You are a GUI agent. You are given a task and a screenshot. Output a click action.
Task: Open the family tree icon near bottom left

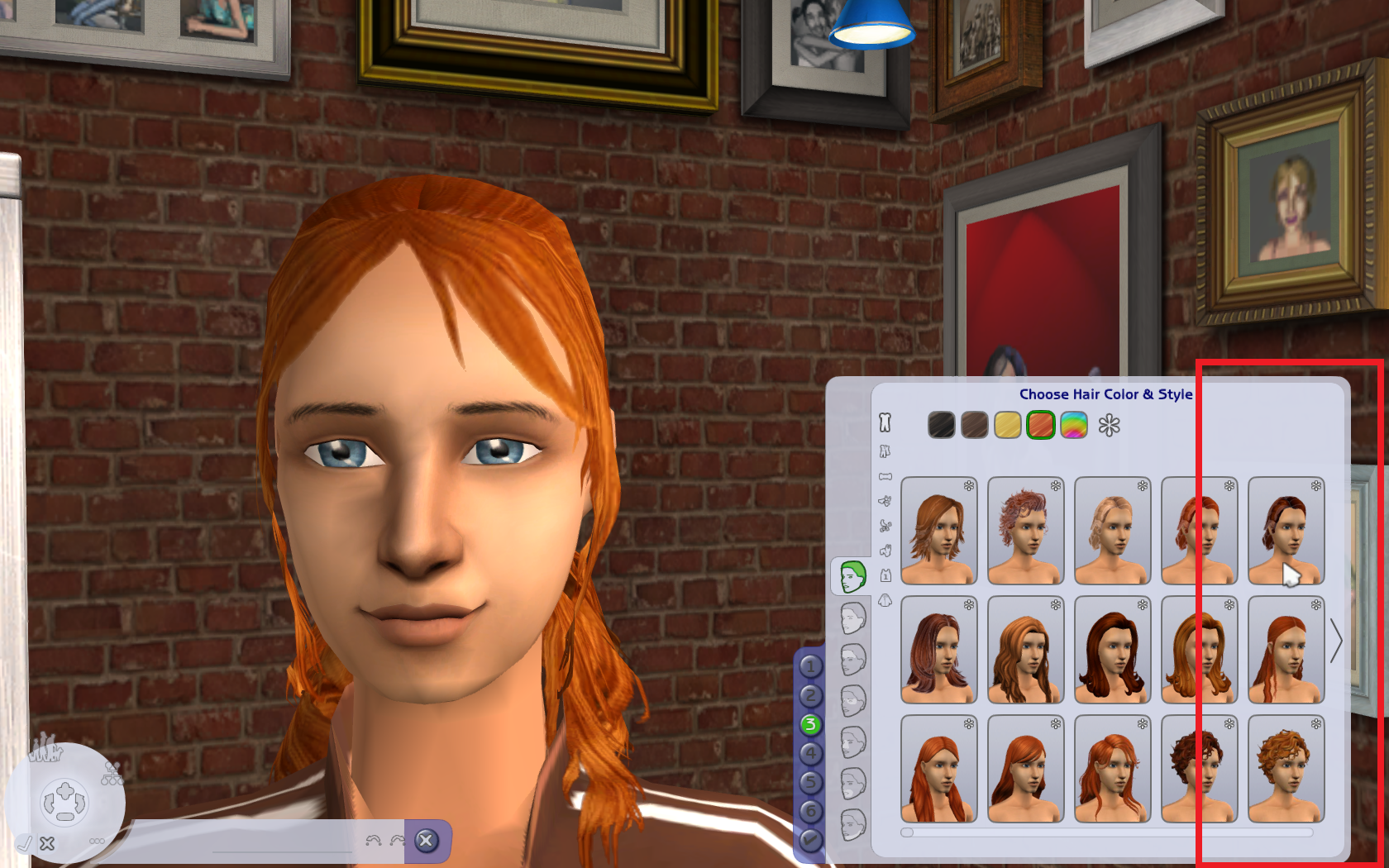pyautogui.click(x=112, y=773)
